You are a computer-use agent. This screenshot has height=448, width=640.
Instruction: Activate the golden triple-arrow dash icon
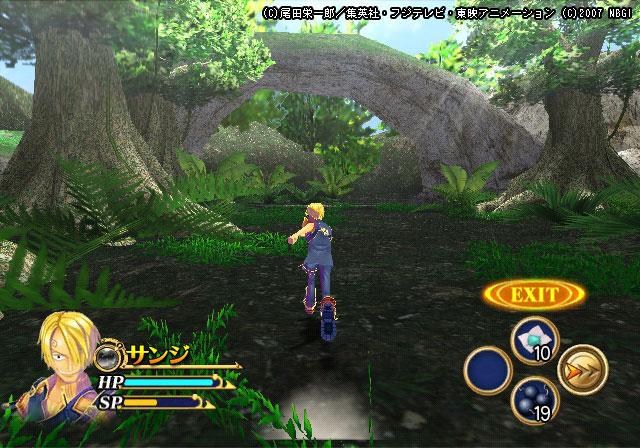(582, 370)
